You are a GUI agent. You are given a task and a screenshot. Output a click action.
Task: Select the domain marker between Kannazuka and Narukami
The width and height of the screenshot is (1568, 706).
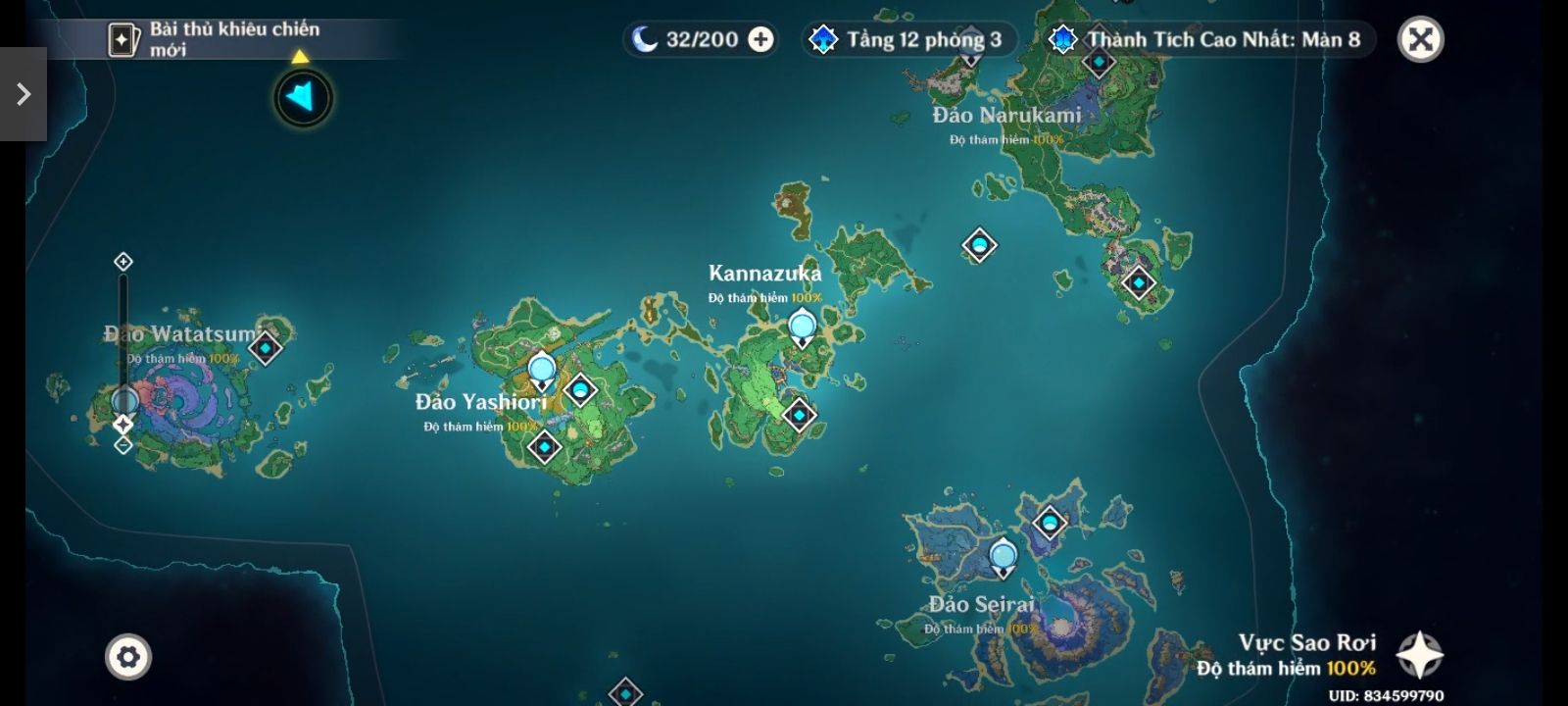[x=979, y=245]
